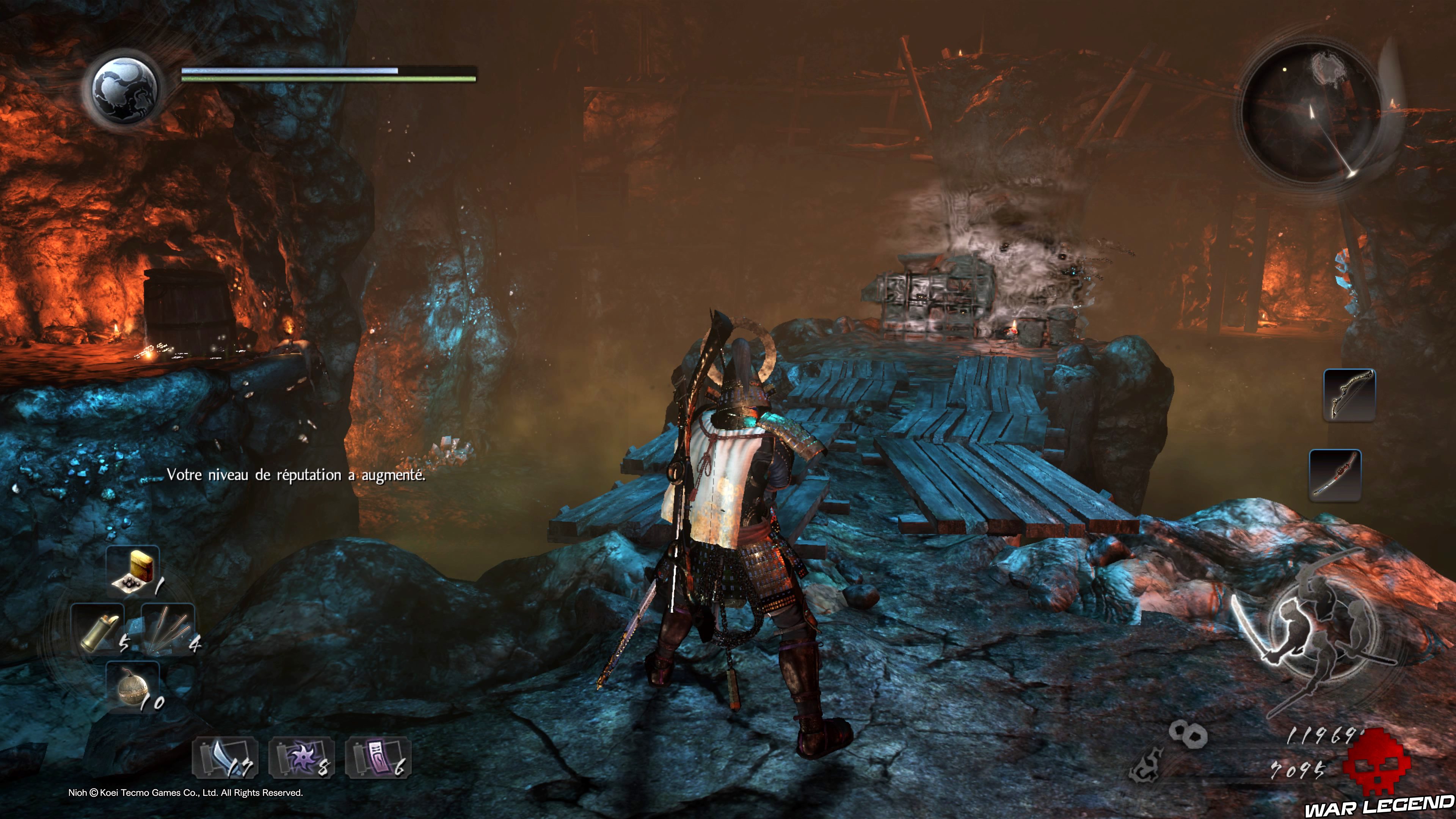Activate the purple shuriken scroll
Viewport: 1456px width, 819px height.
(x=301, y=758)
